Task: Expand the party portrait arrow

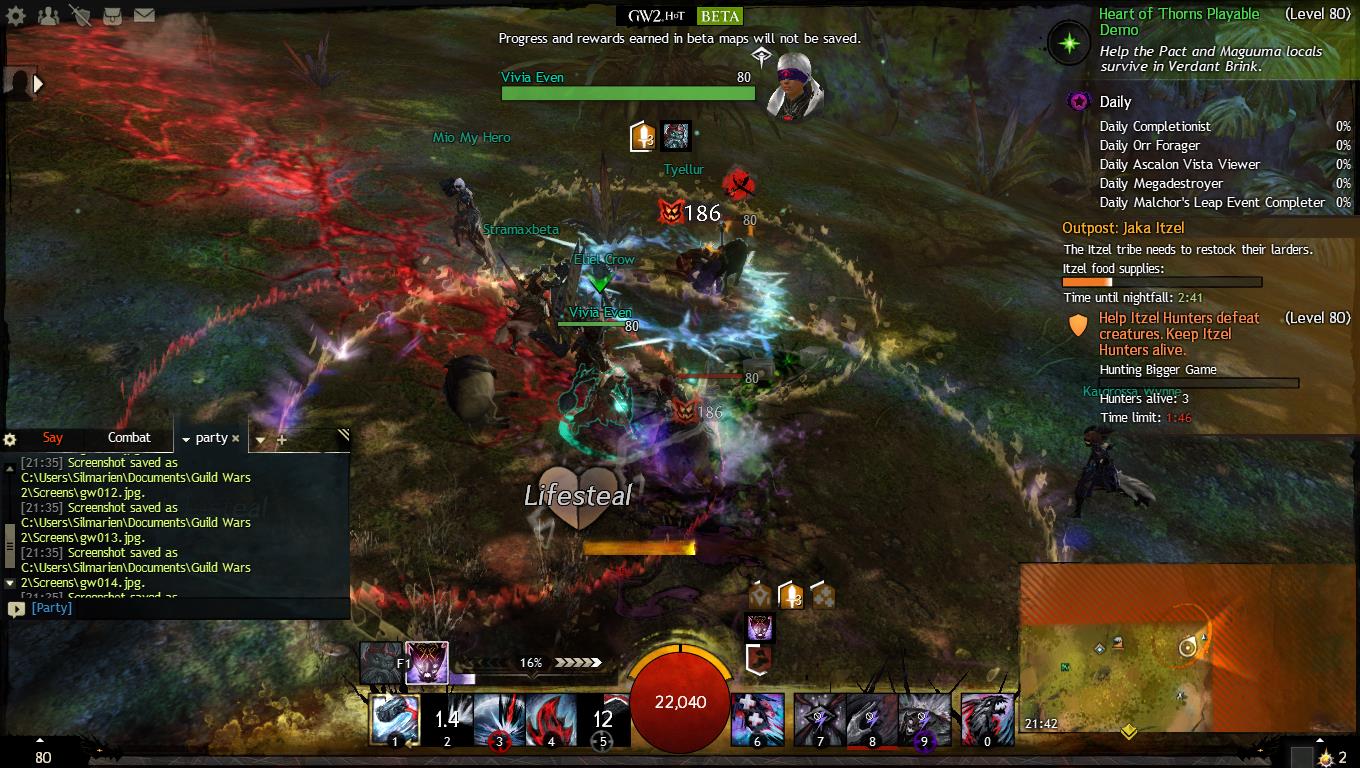Action: [39, 84]
